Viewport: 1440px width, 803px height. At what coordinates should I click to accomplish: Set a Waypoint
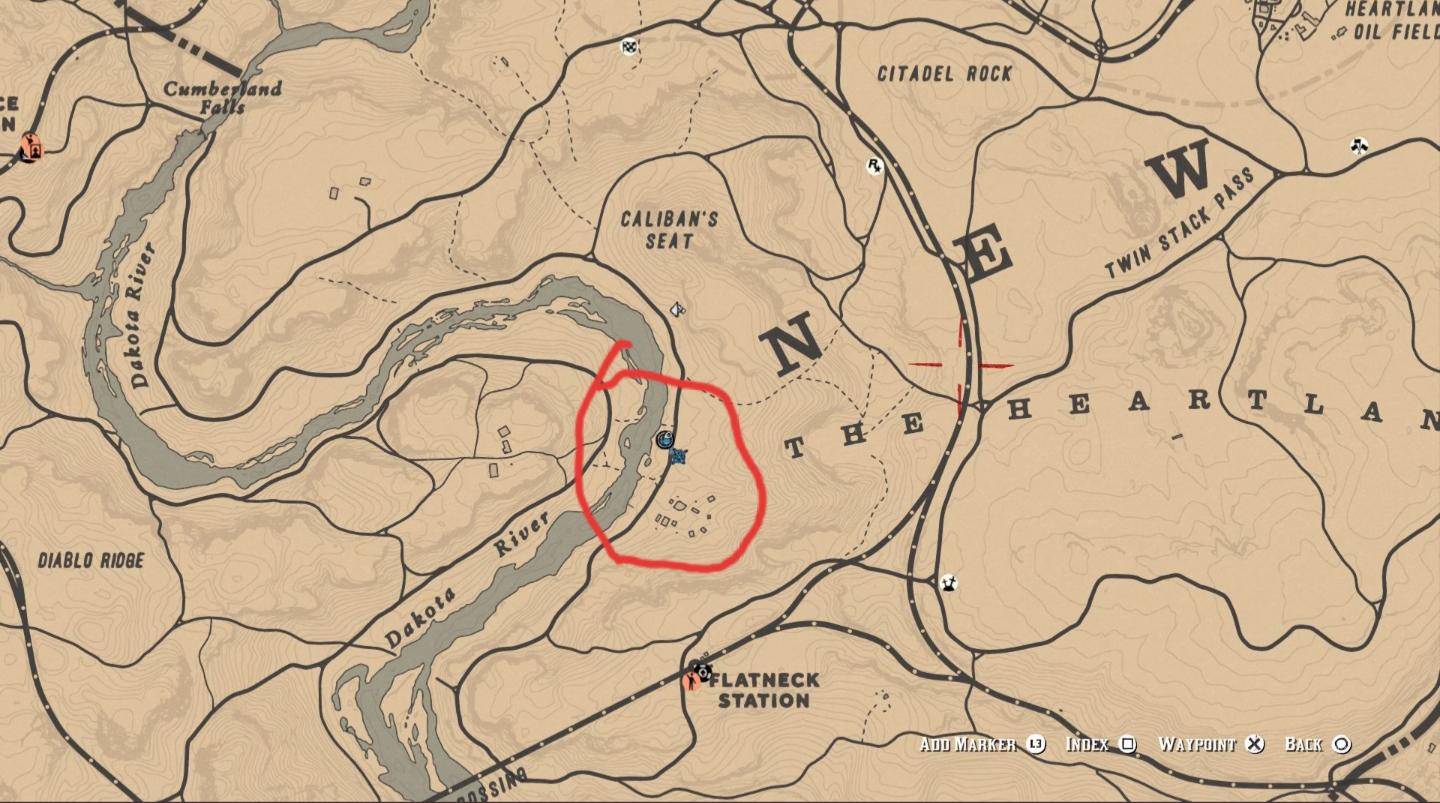coord(1197,745)
